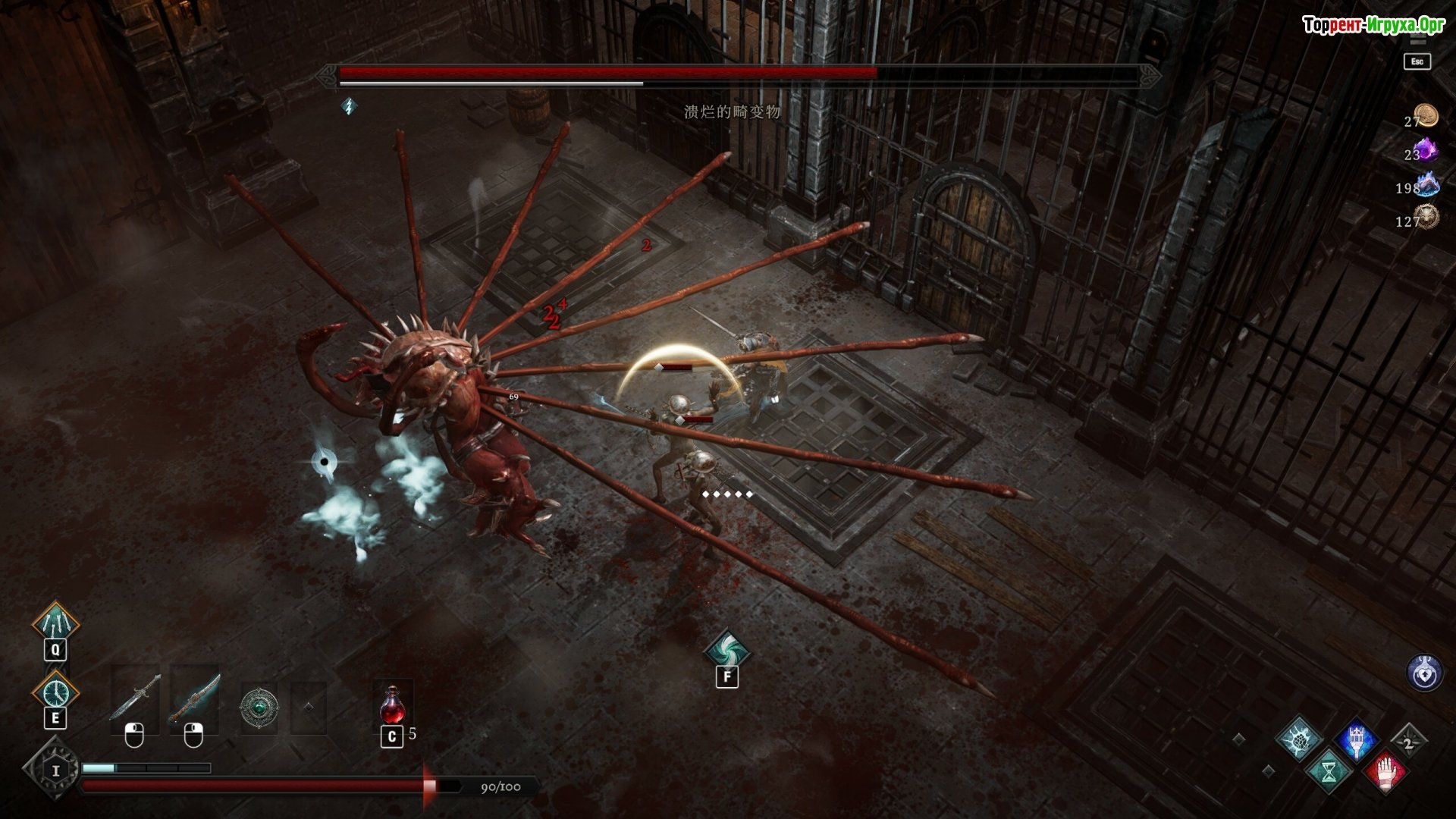
Task: Activate the teal swirl ability
Action: [x=727, y=650]
